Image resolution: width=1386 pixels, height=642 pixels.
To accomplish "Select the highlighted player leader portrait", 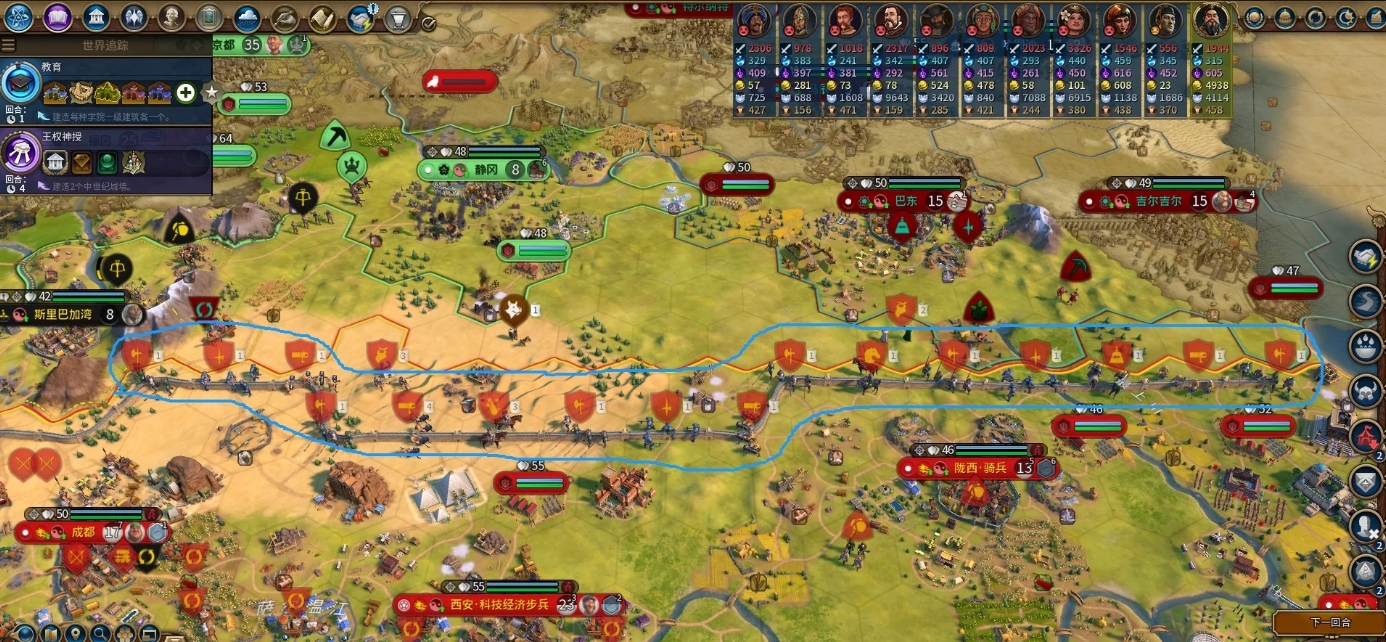I will coord(1211,19).
